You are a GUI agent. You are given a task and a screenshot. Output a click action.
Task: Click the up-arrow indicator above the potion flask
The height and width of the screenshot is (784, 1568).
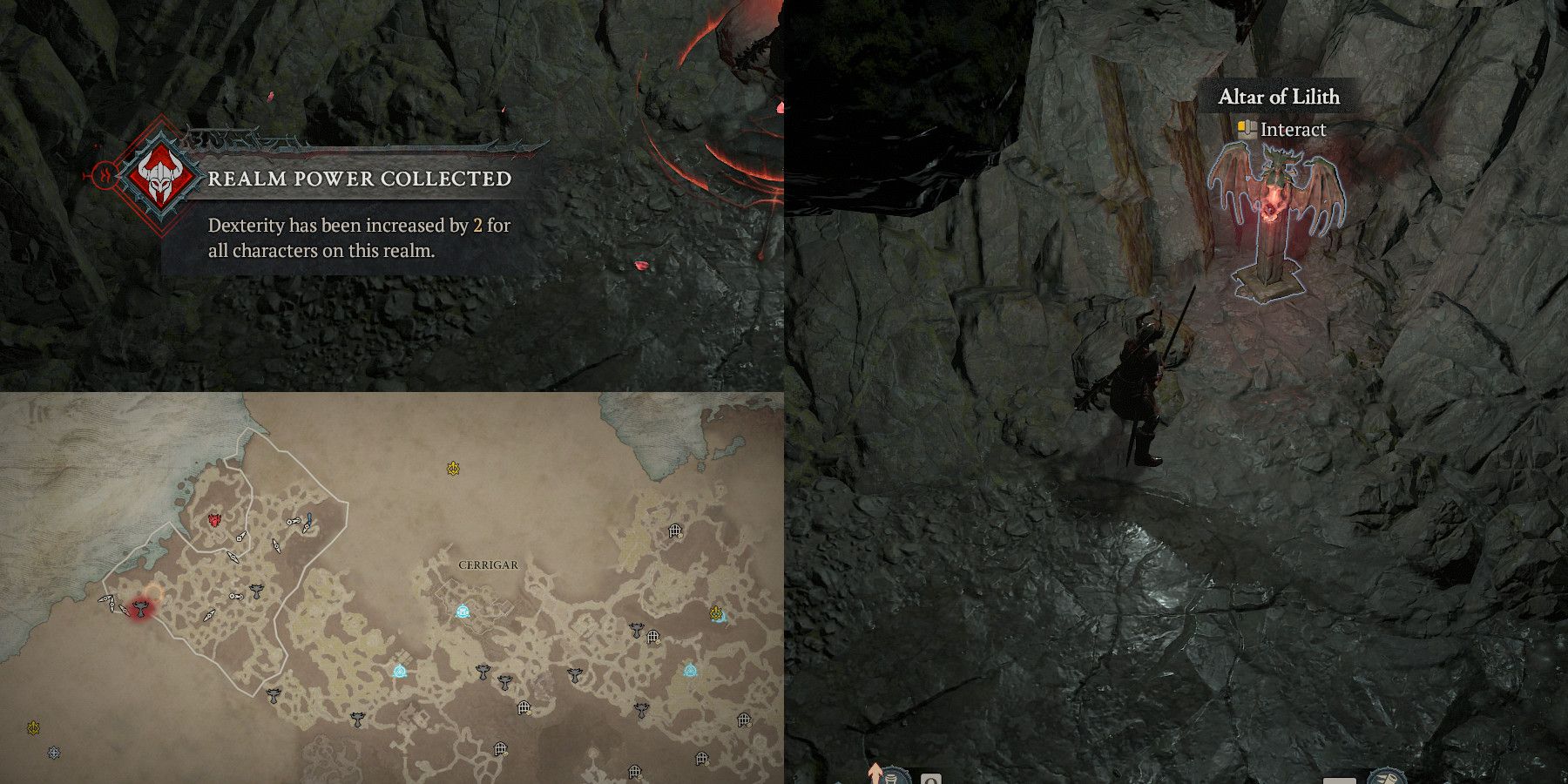click(x=876, y=772)
